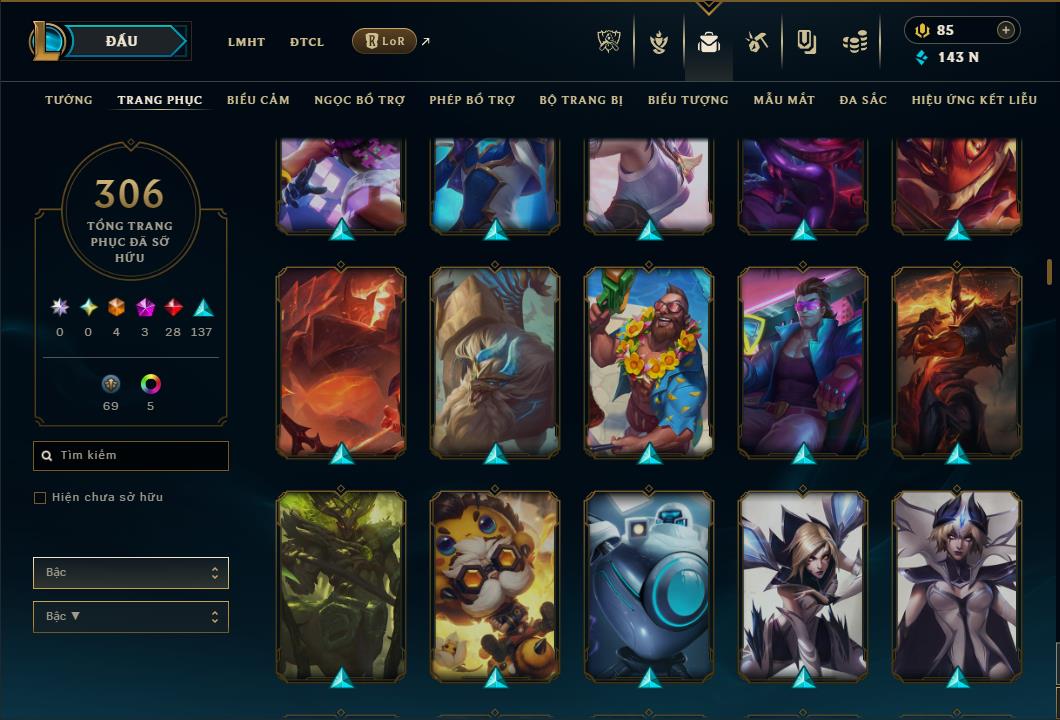Select the blue round robot skin
Viewport: 1060px width, 720px height.
pos(649,584)
